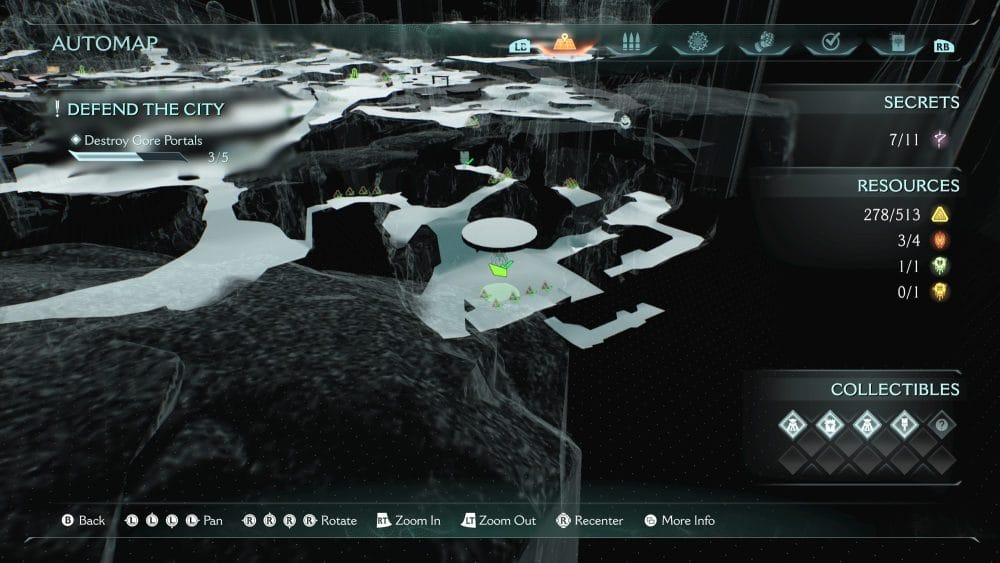This screenshot has height=563, width=1000.
Task: Select the yellow gold resource icon
Action: click(x=940, y=215)
